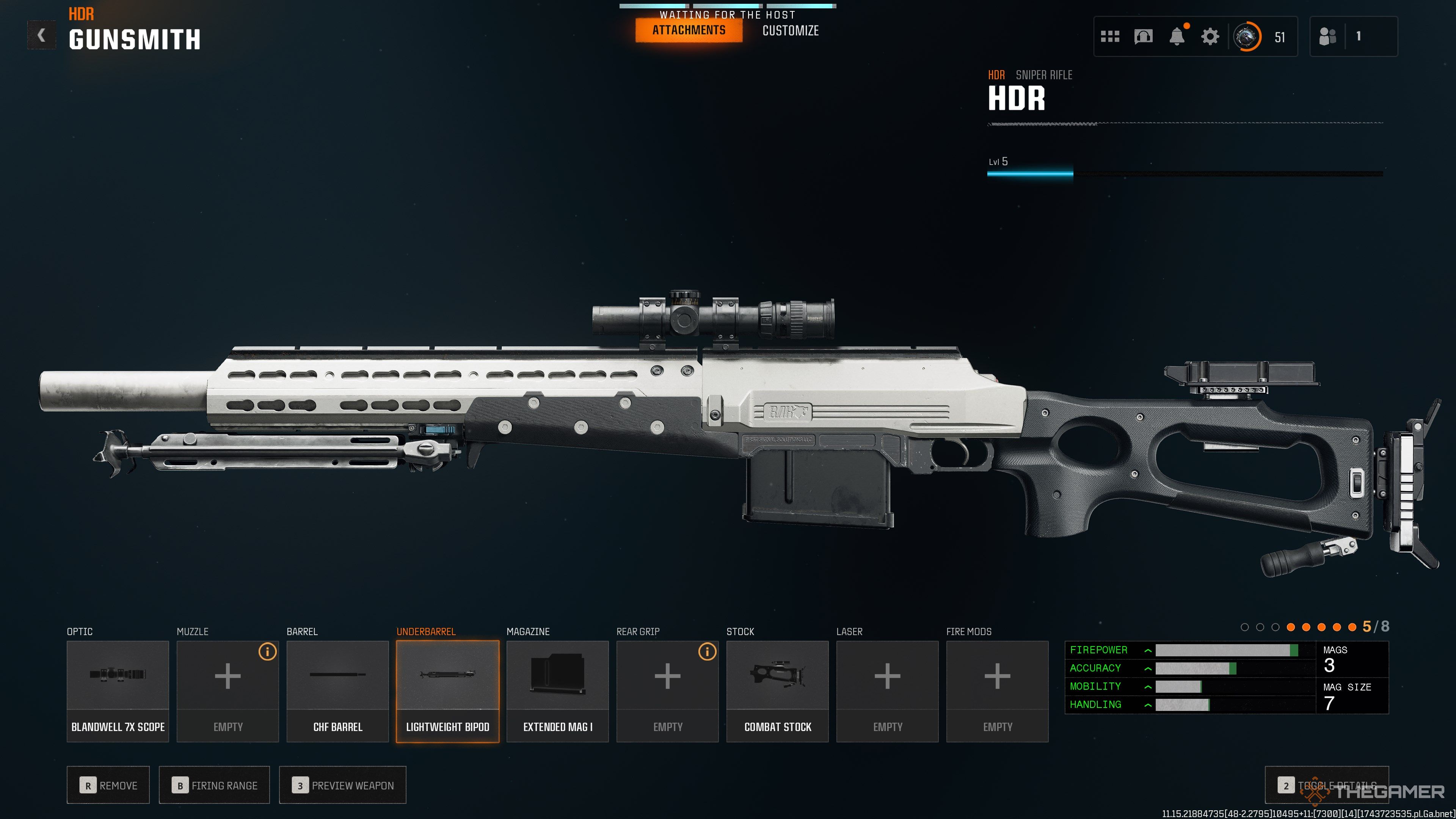Go back using the arrow beside Gunsmith
This screenshot has width=1456, height=819.
[41, 36]
